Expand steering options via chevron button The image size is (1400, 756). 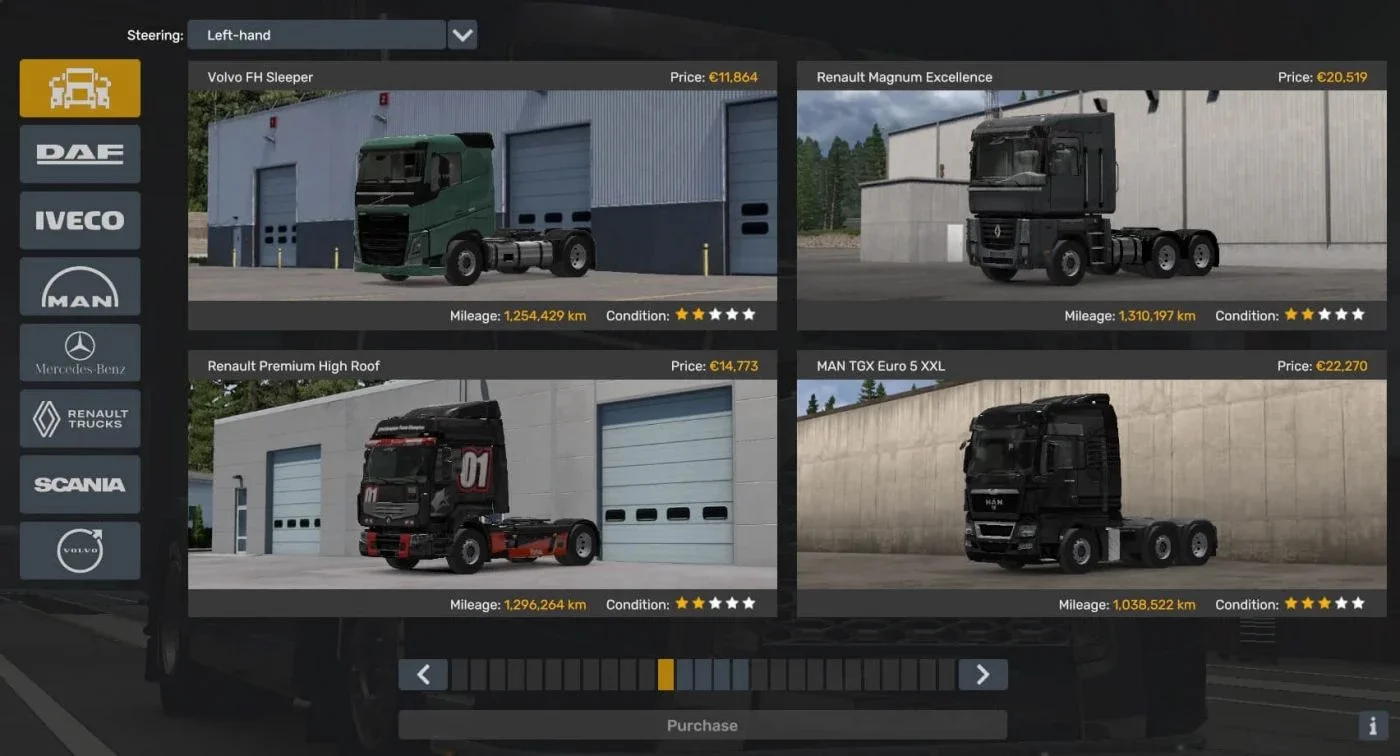pos(462,34)
